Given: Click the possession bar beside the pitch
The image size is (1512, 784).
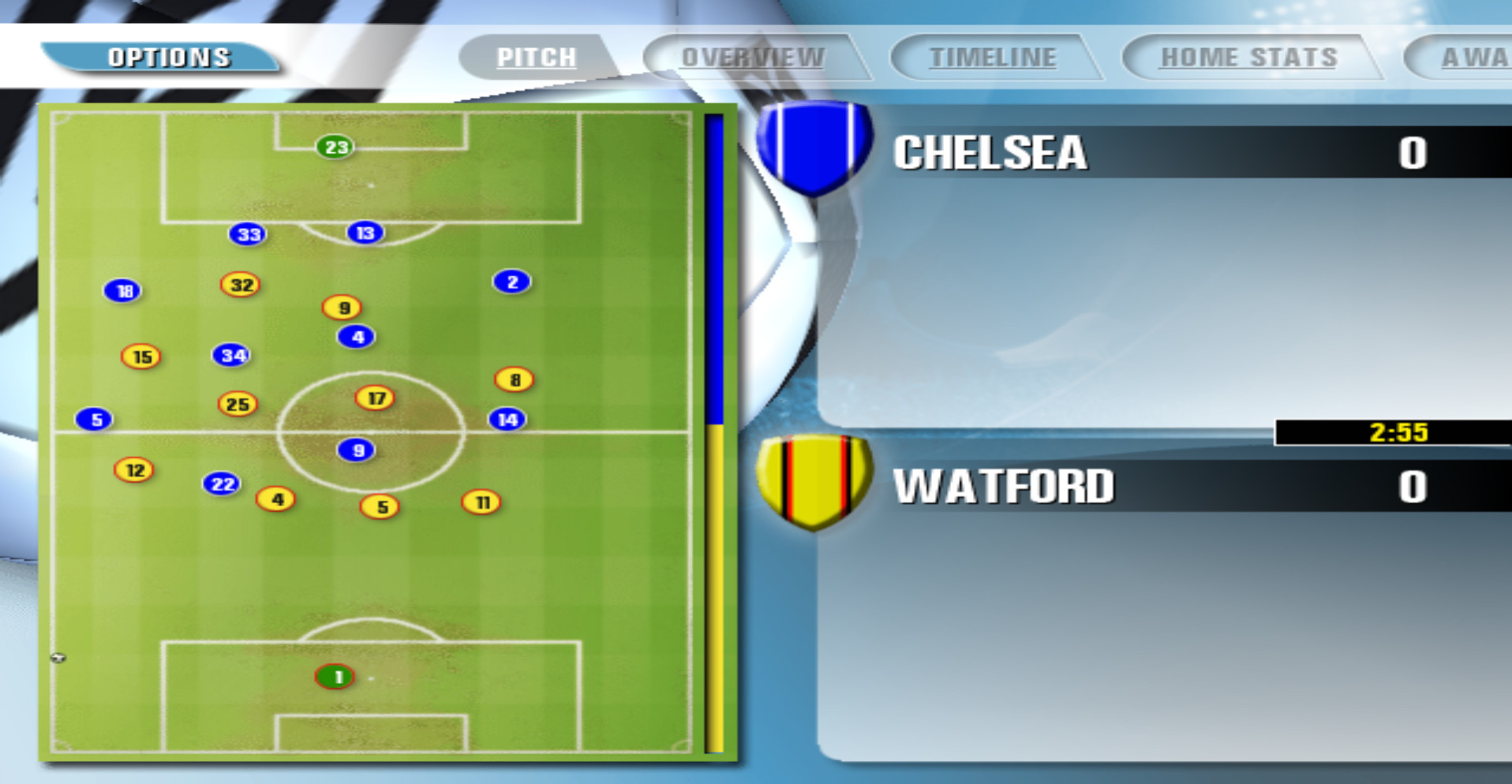Looking at the screenshot, I should (x=715, y=434).
